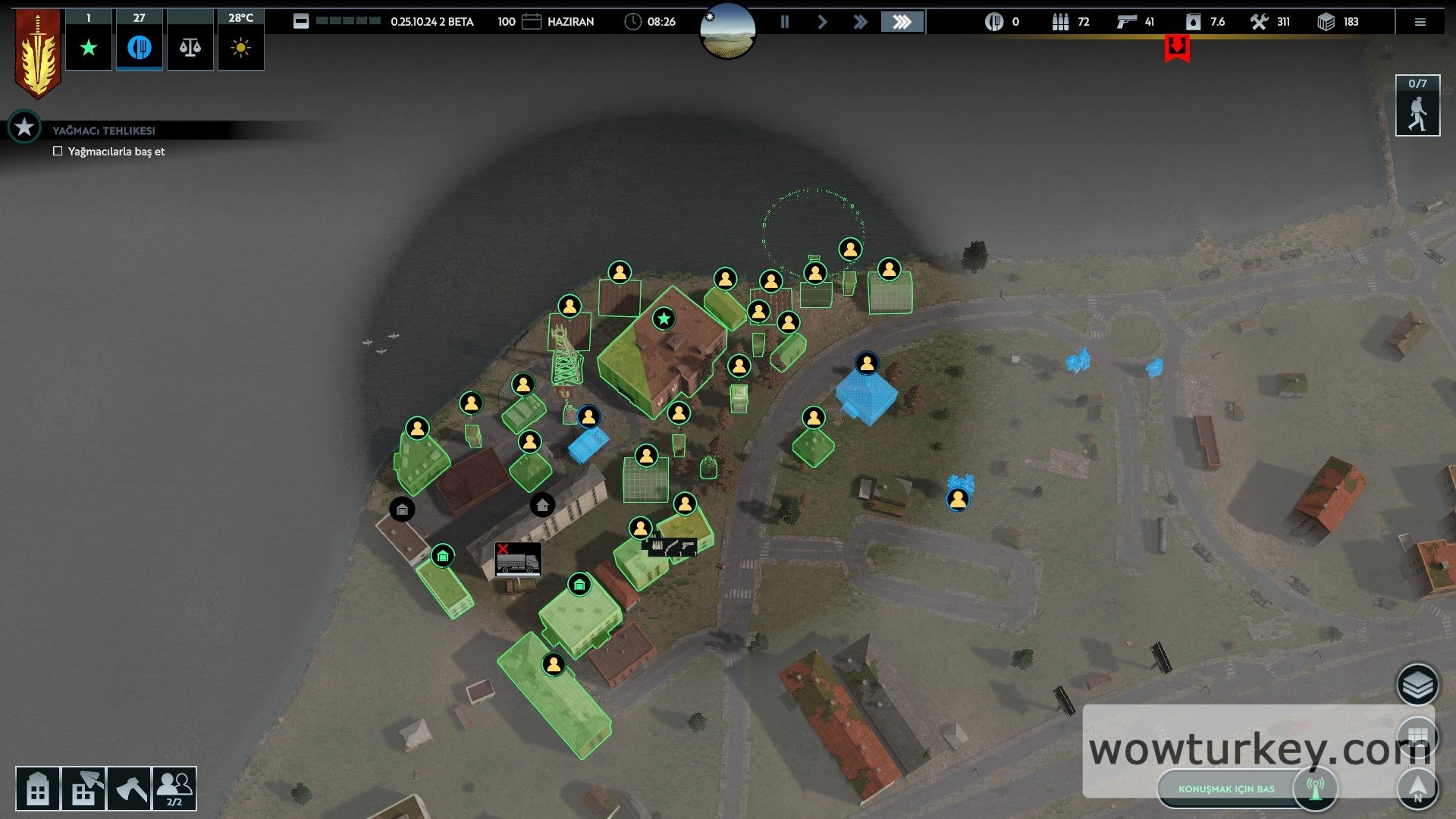Open the scales balance tab
The width and height of the screenshot is (1456, 819).
190,48
